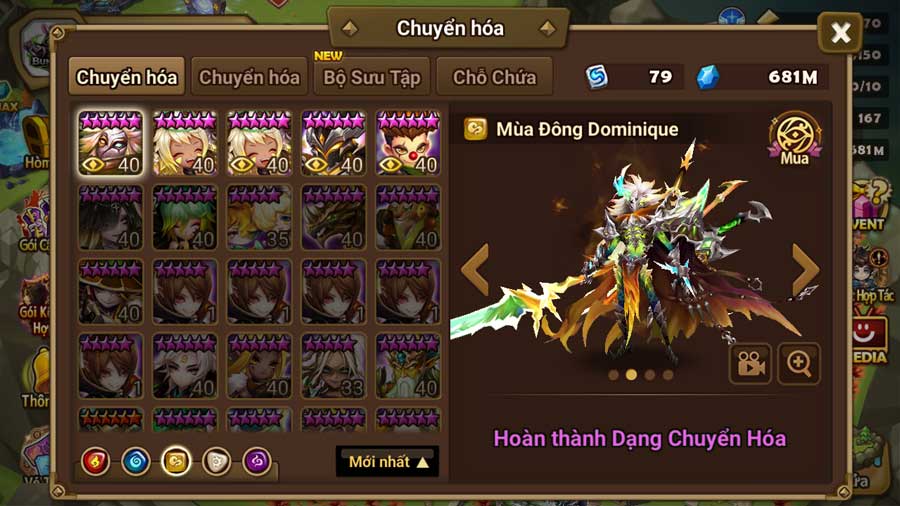The height and width of the screenshot is (506, 900).
Task: Zoom in on the hero artwork
Action: (799, 364)
